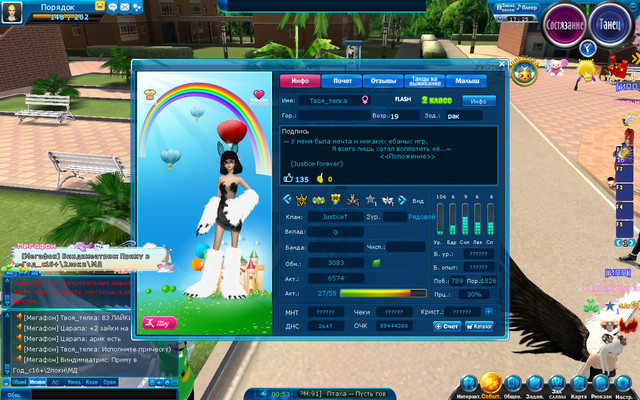The width and height of the screenshot is (640, 400).
Task: Switch chat to the Клан channel
Action: pyautogui.click(x=91, y=382)
